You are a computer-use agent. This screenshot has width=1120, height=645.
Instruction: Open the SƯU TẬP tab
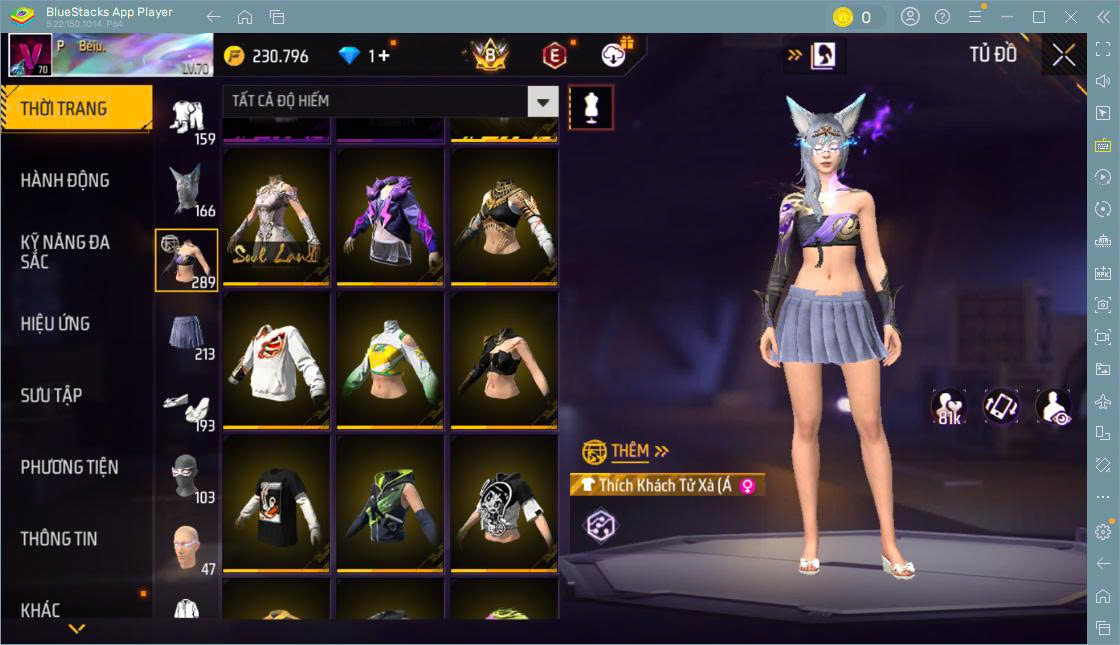(51, 396)
